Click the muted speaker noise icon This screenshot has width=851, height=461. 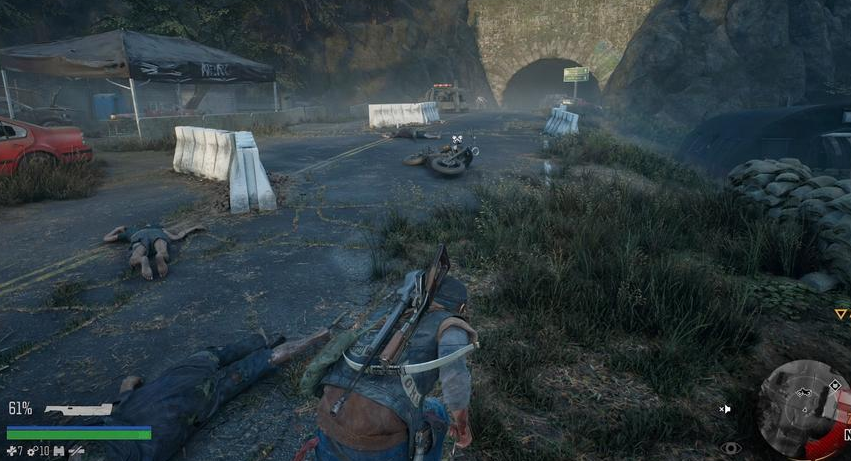(x=724, y=408)
